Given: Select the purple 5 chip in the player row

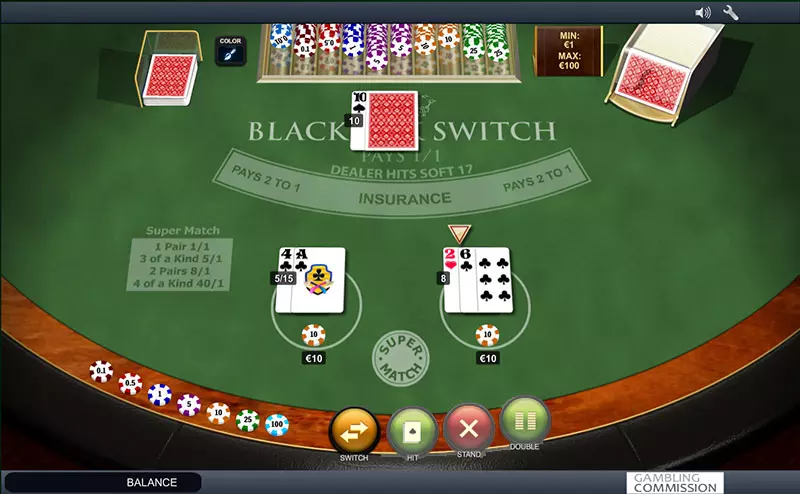Looking at the screenshot, I should point(189,404).
